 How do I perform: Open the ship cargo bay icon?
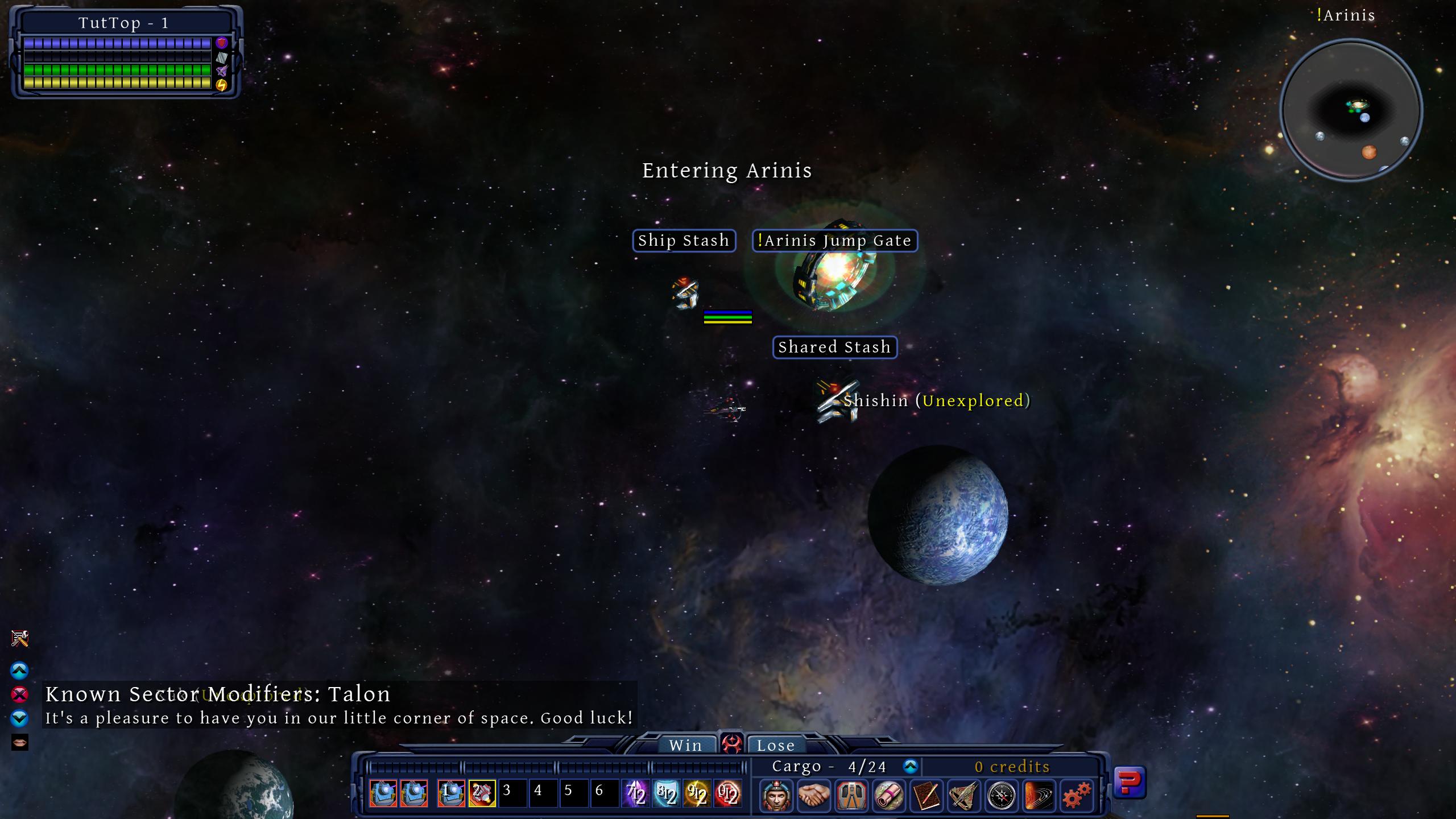[x=851, y=795]
